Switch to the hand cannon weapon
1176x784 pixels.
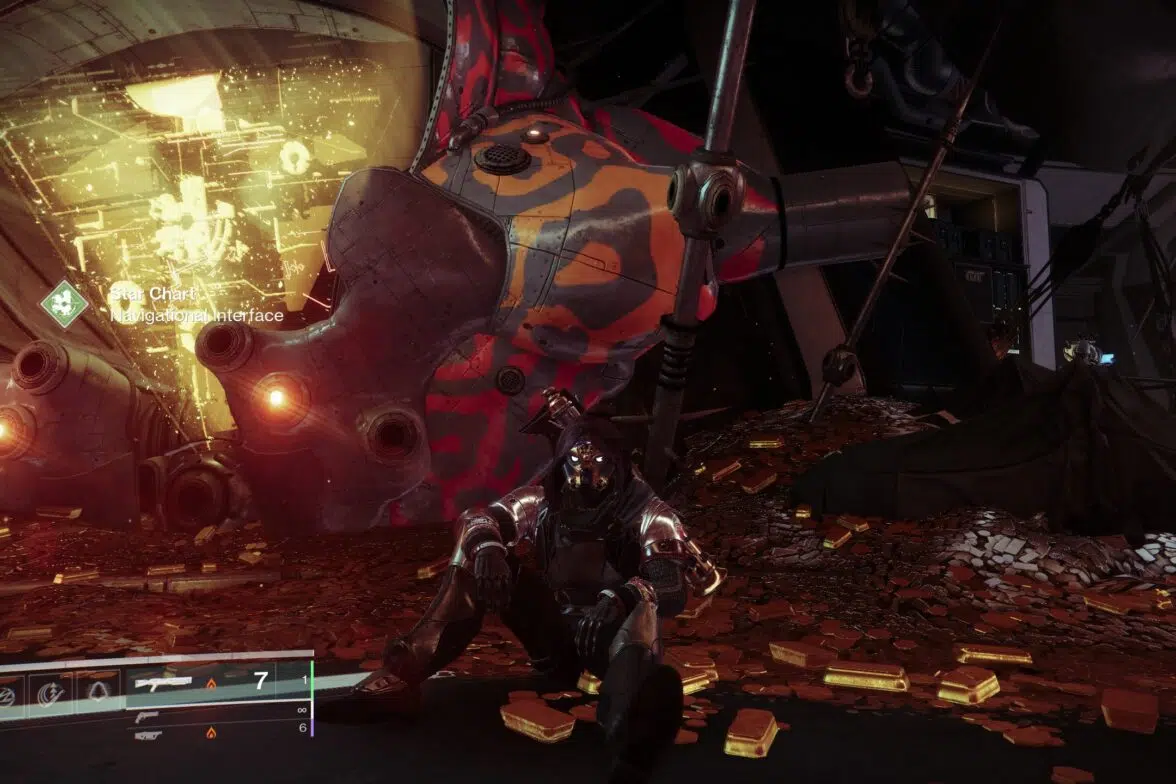pyautogui.click(x=147, y=717)
